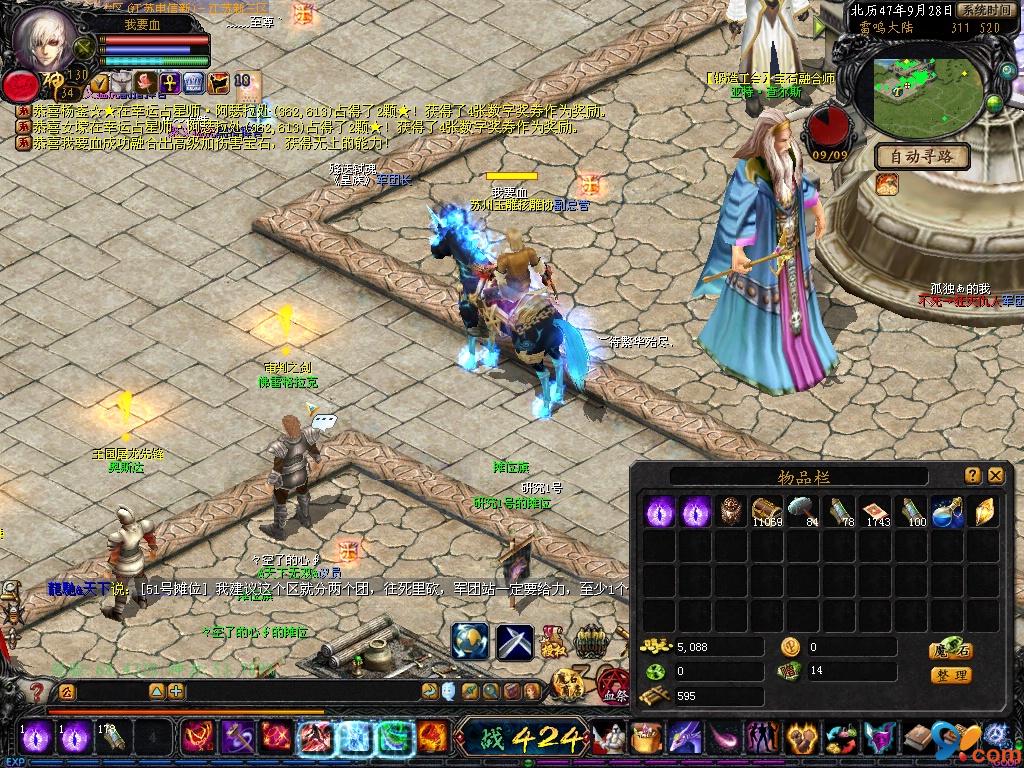Click the 自动寻路 auto-pathfinding button
This screenshot has width=1024, height=768.
[x=923, y=157]
